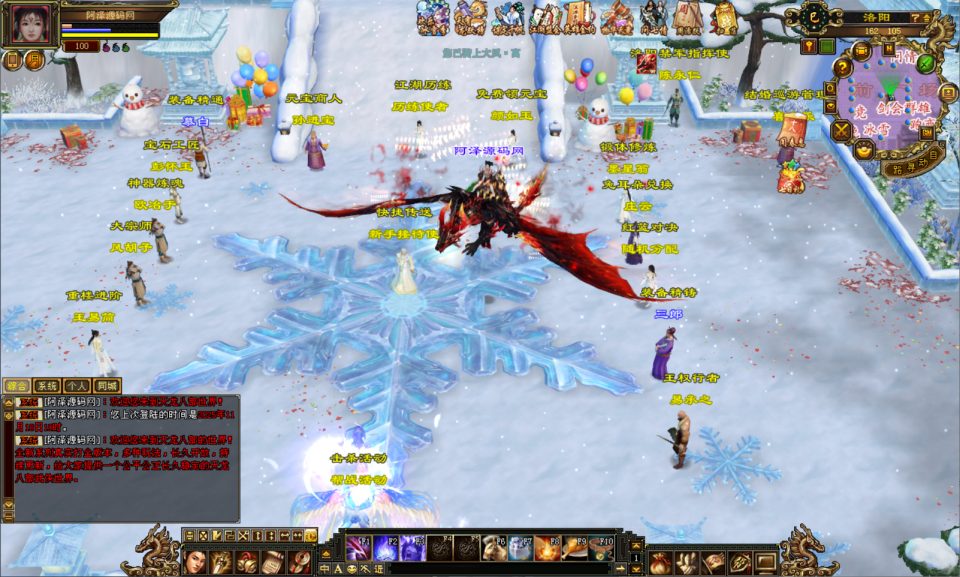Switch to the 综合 chat tab
The height and width of the screenshot is (577, 960).
(x=16, y=385)
